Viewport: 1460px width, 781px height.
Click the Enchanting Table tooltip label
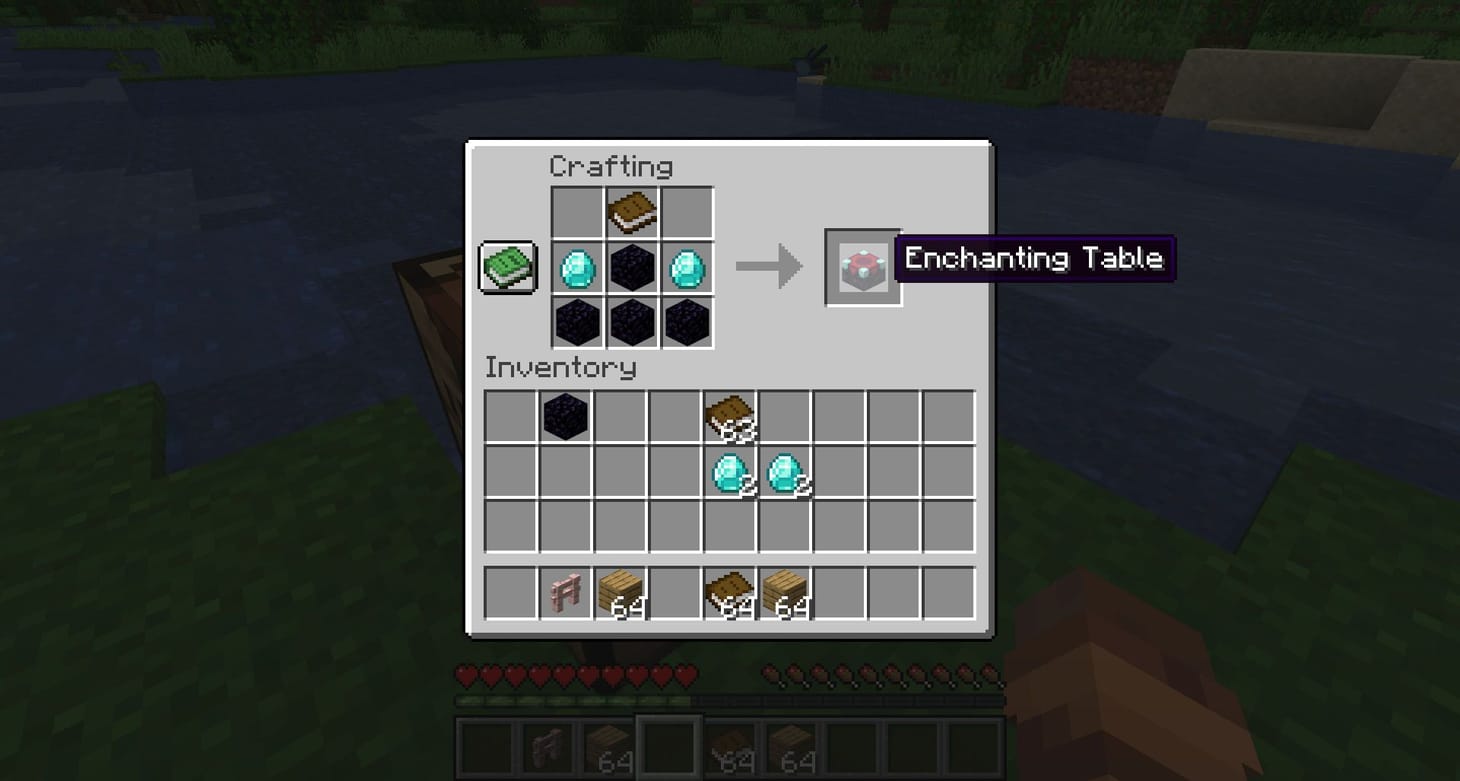click(x=1035, y=258)
